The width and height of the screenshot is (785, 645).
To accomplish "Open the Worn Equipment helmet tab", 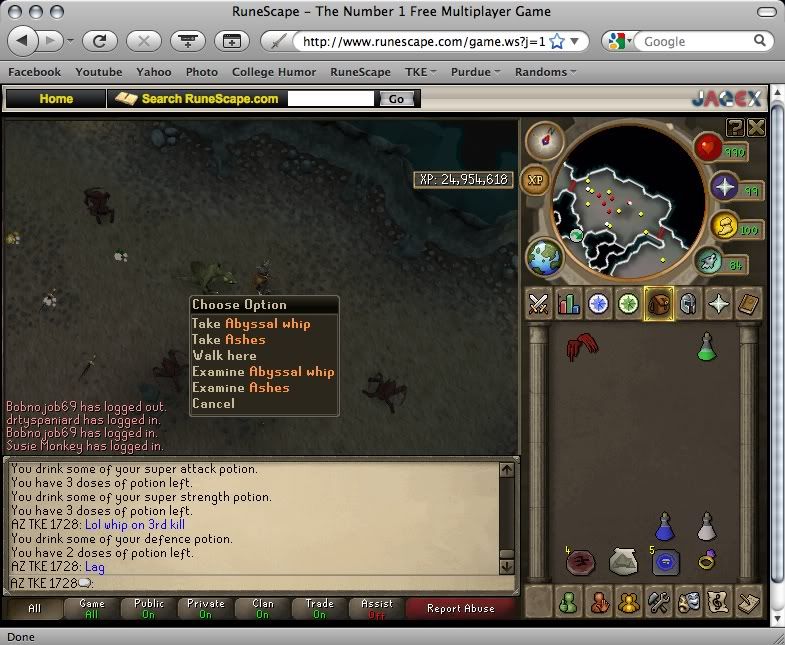I will point(688,304).
